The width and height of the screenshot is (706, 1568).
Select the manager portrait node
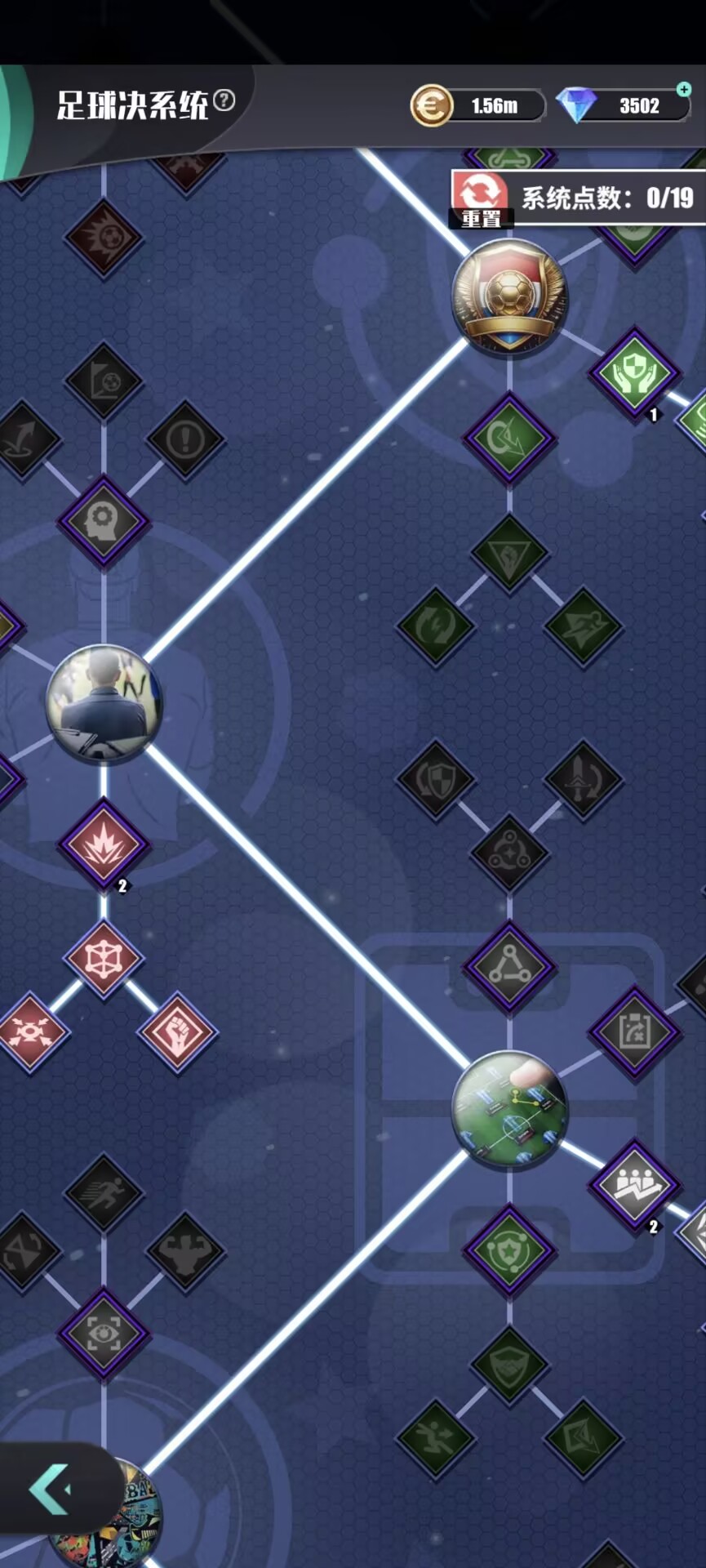104,704
